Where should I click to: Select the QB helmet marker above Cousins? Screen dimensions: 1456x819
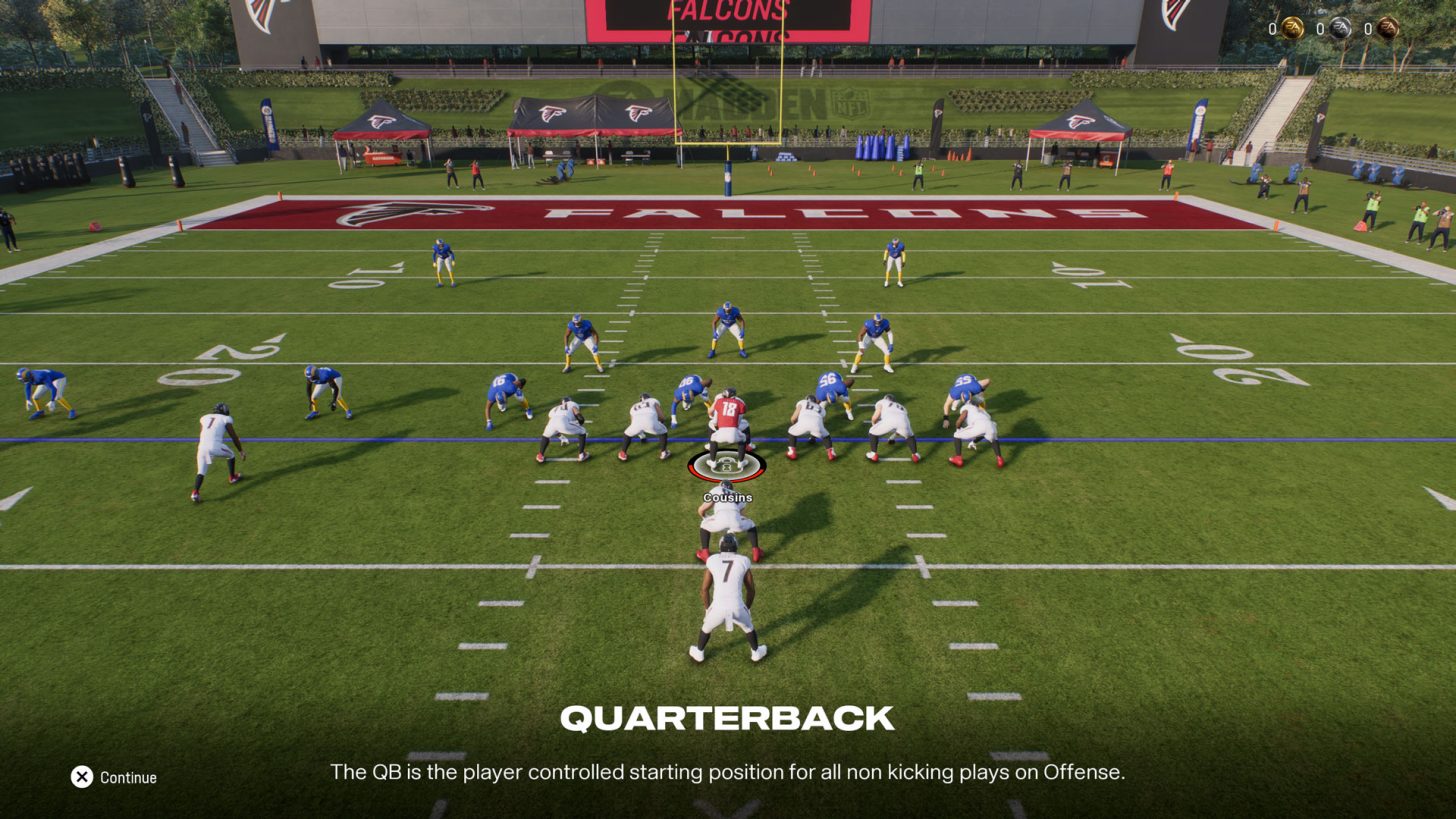(727, 464)
